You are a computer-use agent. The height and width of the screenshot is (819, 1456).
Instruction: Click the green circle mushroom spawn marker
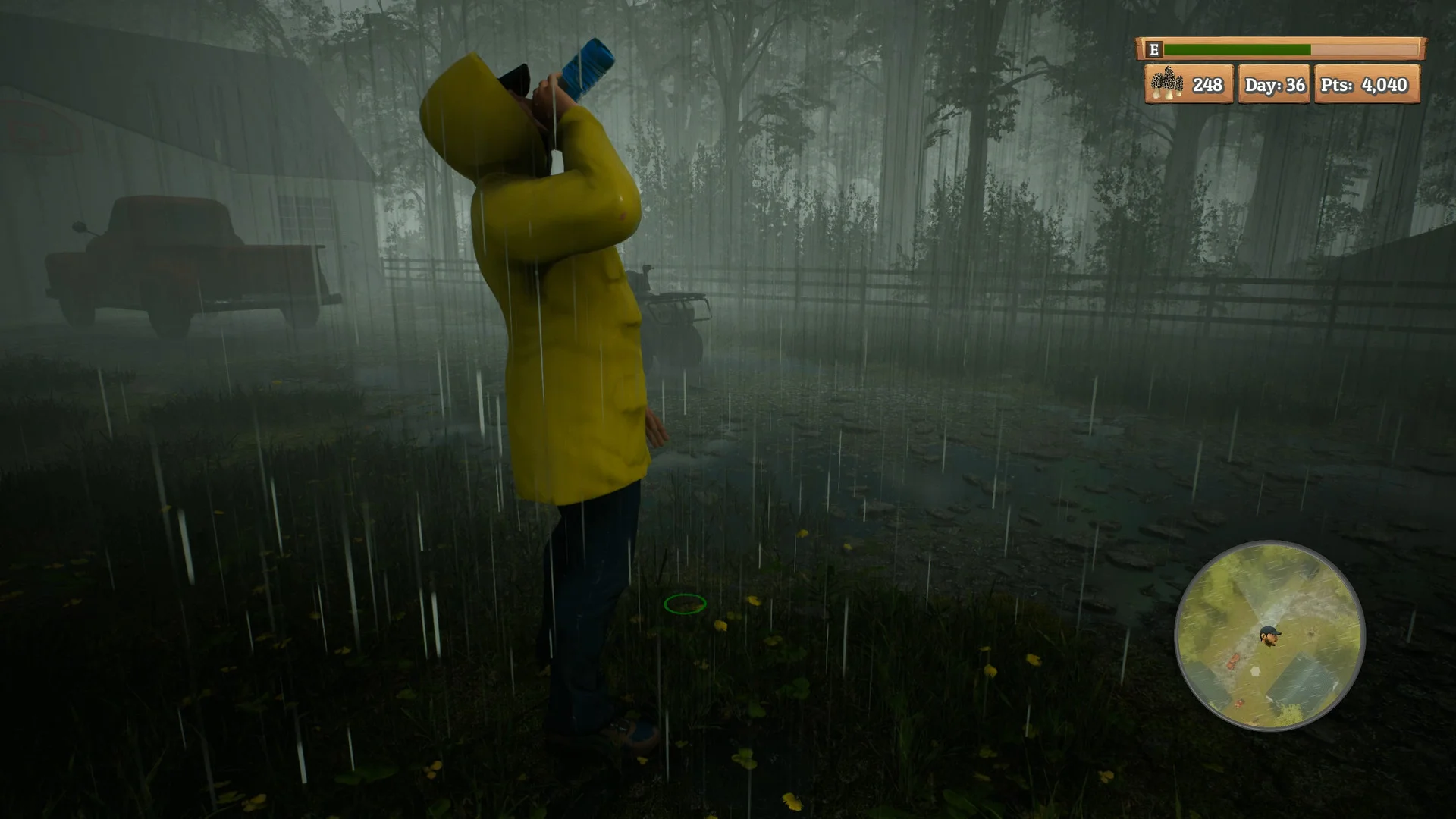[x=686, y=604]
